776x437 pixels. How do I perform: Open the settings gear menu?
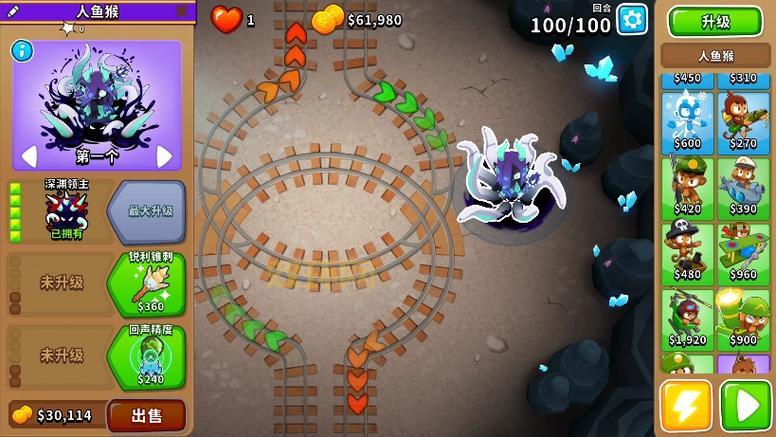pos(632,19)
